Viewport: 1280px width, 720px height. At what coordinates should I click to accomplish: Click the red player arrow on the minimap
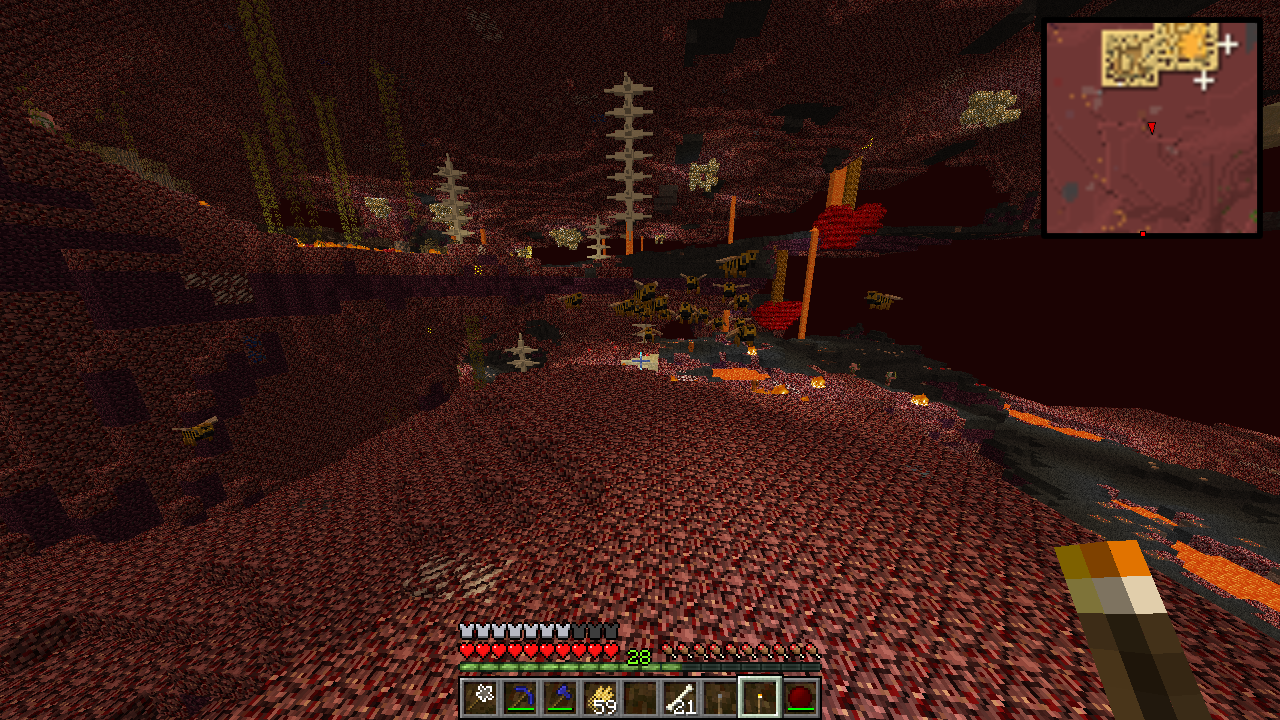coord(1151,128)
